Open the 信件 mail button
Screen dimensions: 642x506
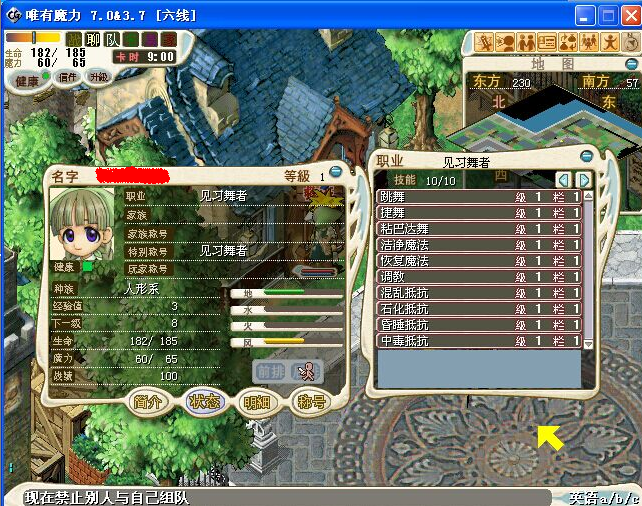point(68,77)
